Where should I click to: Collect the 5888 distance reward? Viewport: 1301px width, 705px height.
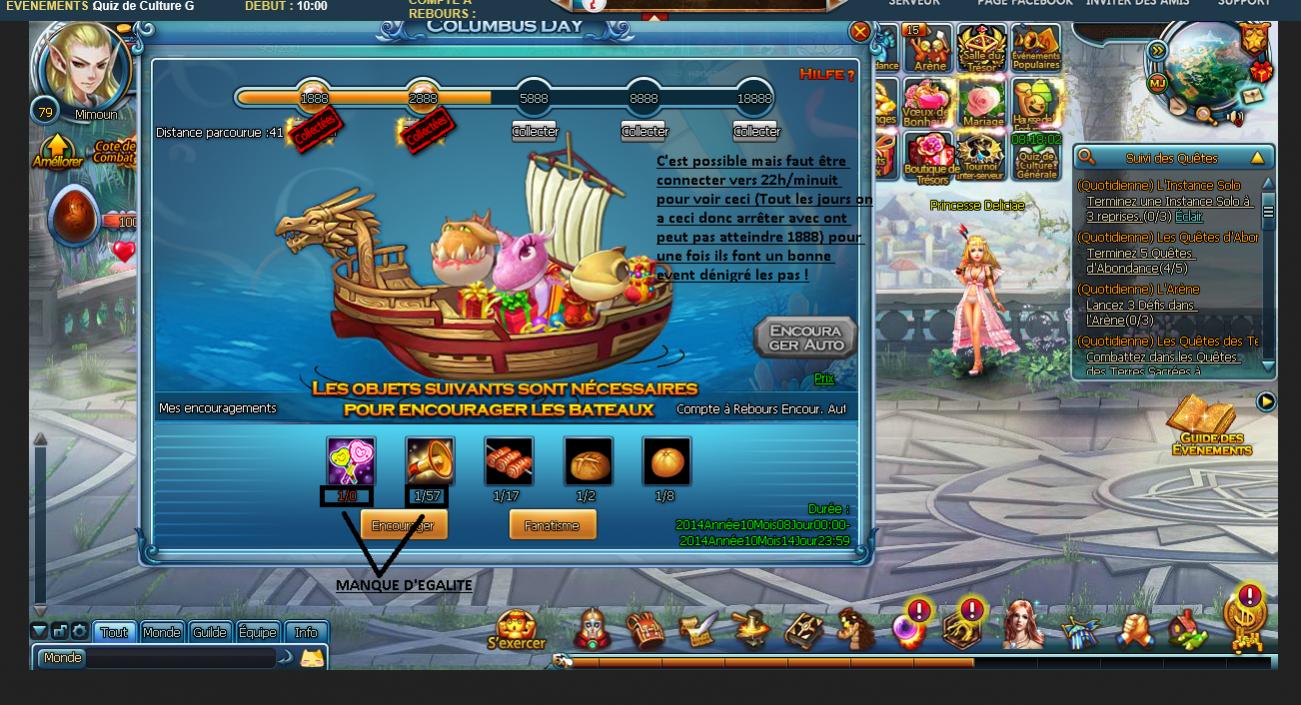tap(535, 131)
